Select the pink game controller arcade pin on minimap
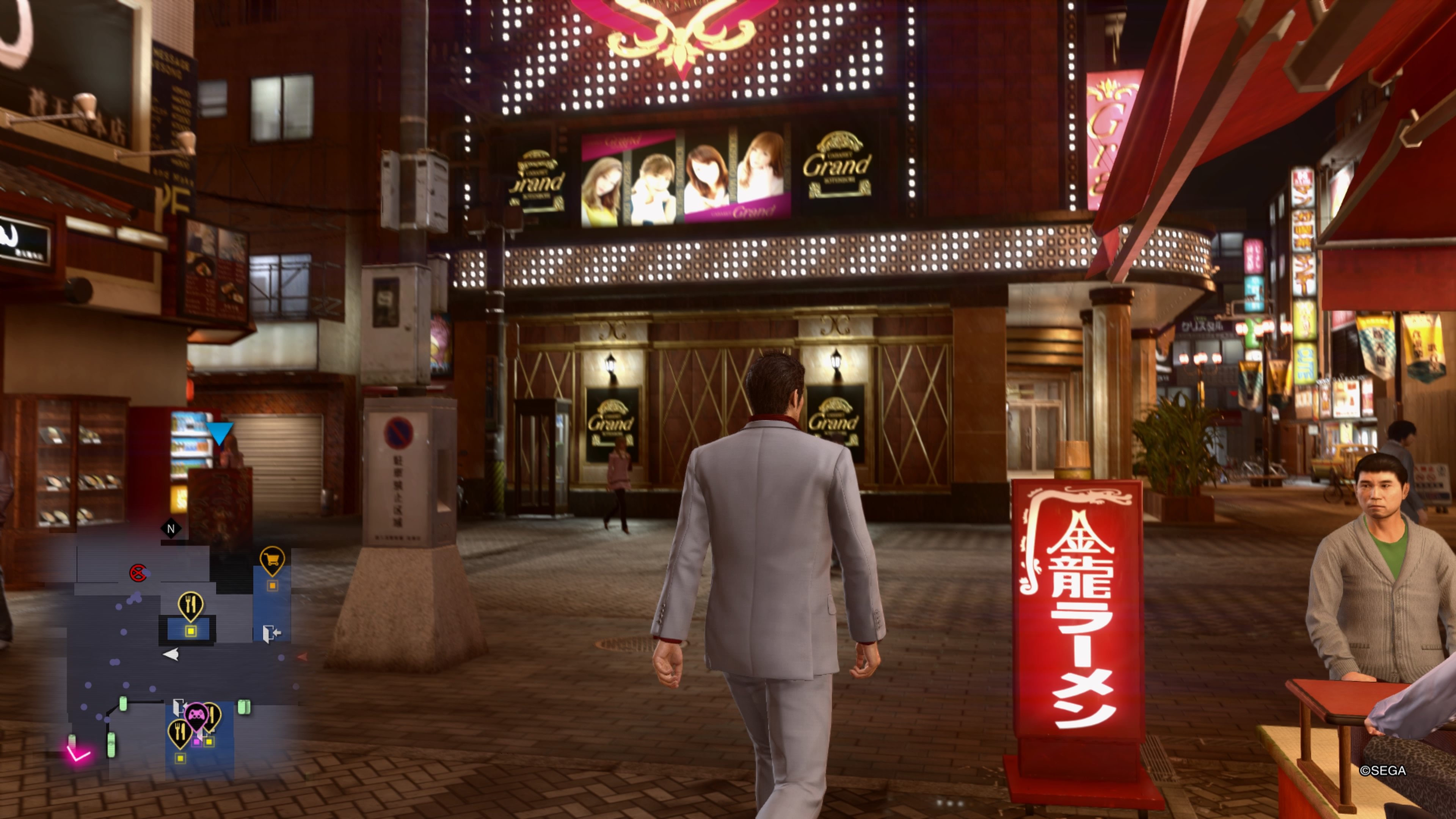The height and width of the screenshot is (819, 1456). 196,714
